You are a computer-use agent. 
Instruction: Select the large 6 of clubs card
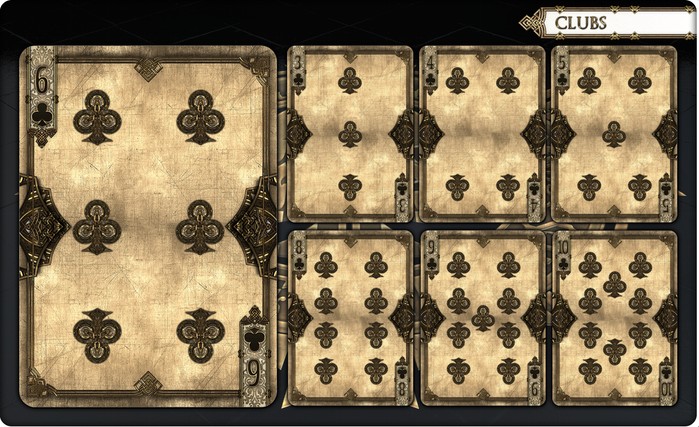coord(148,226)
